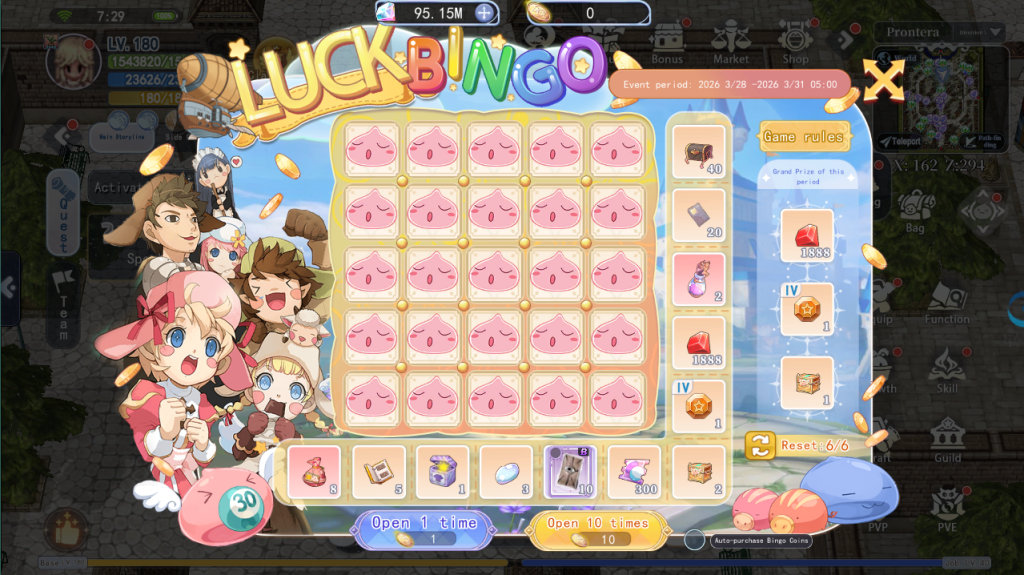The height and width of the screenshot is (575, 1024).
Task: Close the Luck Bingo window
Action: (x=883, y=80)
